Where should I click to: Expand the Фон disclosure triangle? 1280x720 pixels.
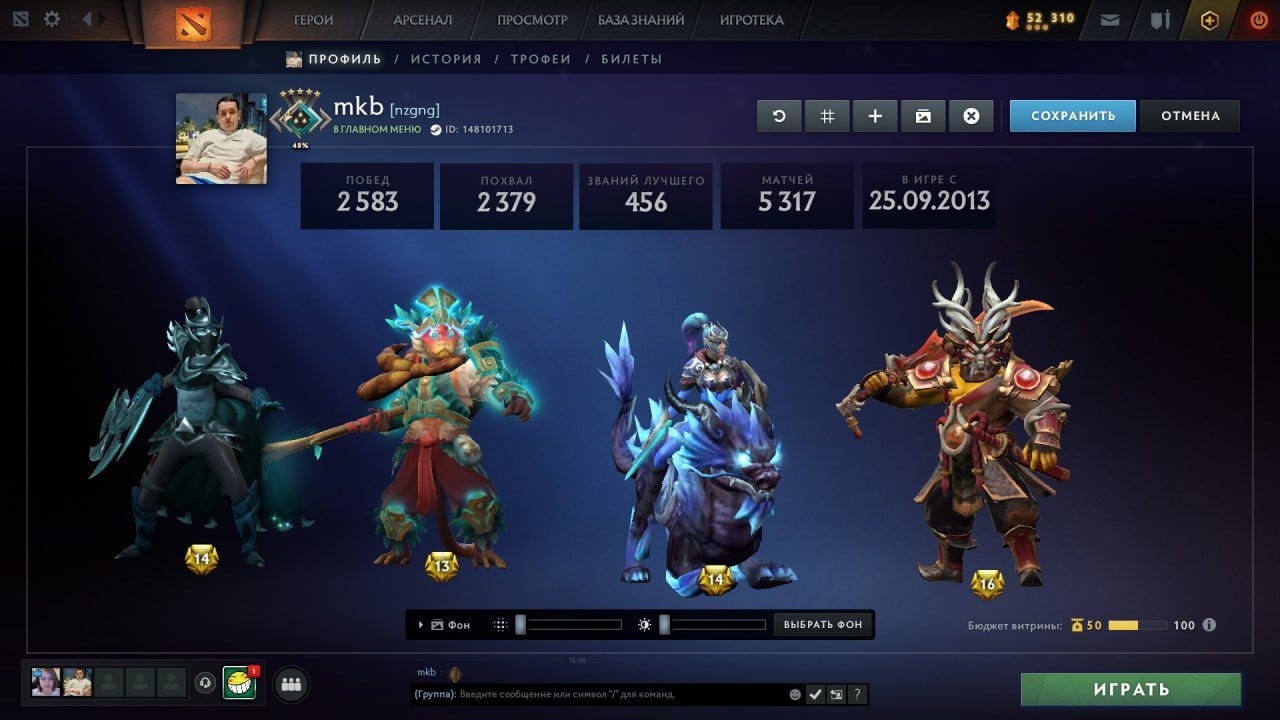(420, 624)
